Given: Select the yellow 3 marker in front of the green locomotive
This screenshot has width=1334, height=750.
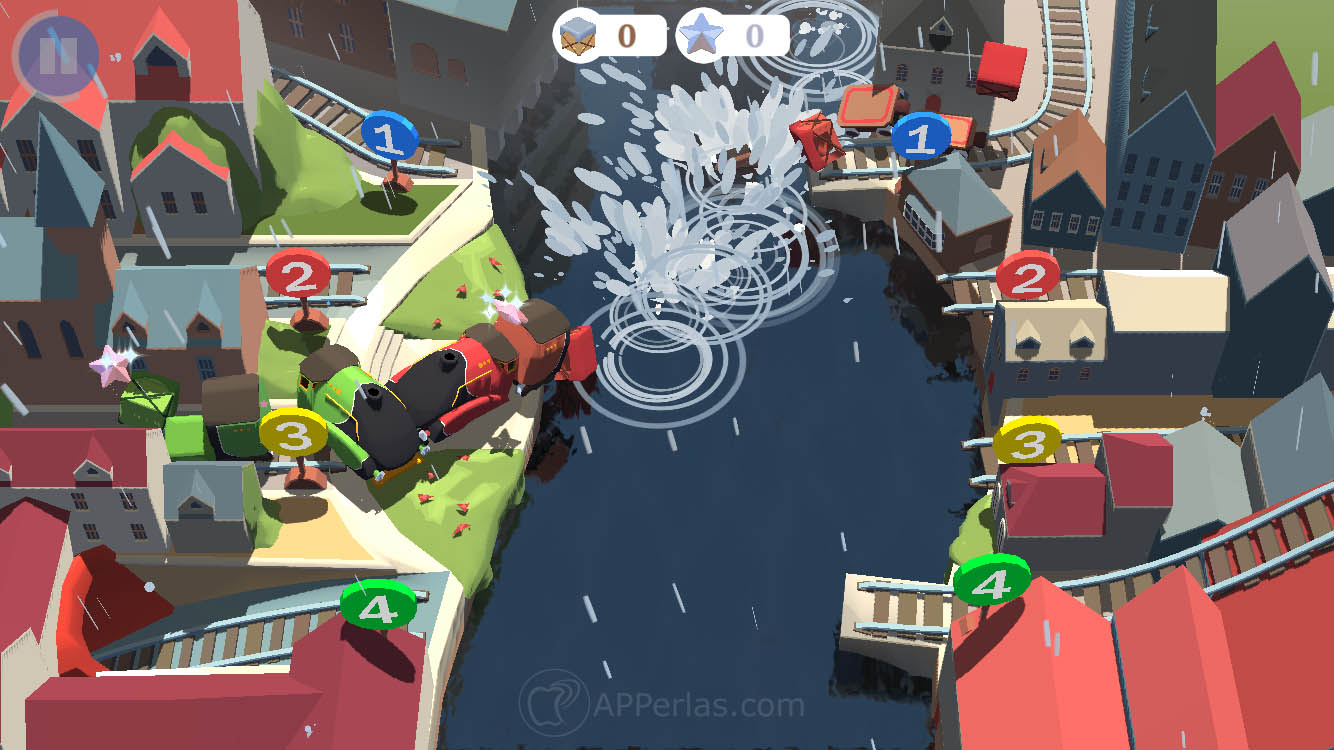Looking at the screenshot, I should (293, 434).
